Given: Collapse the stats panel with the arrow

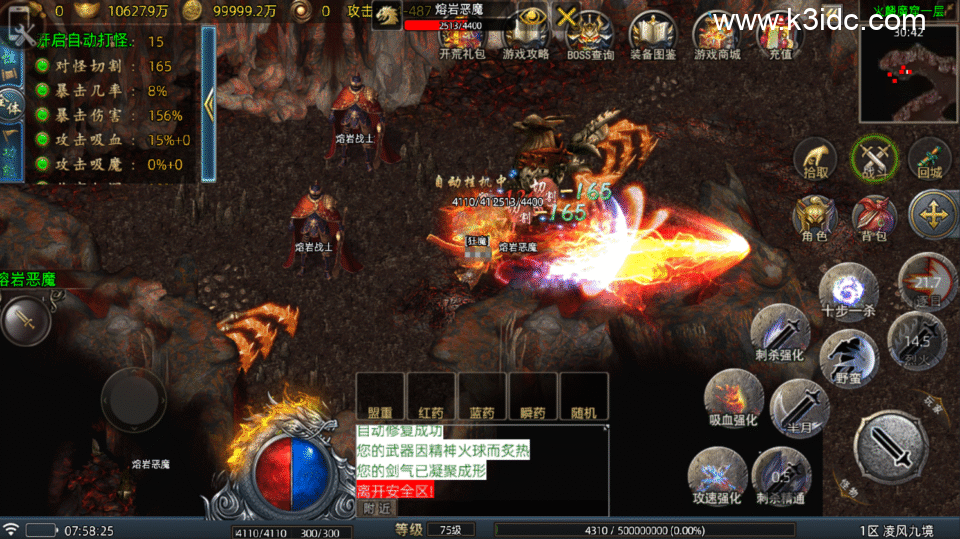Looking at the screenshot, I should tap(208, 103).
